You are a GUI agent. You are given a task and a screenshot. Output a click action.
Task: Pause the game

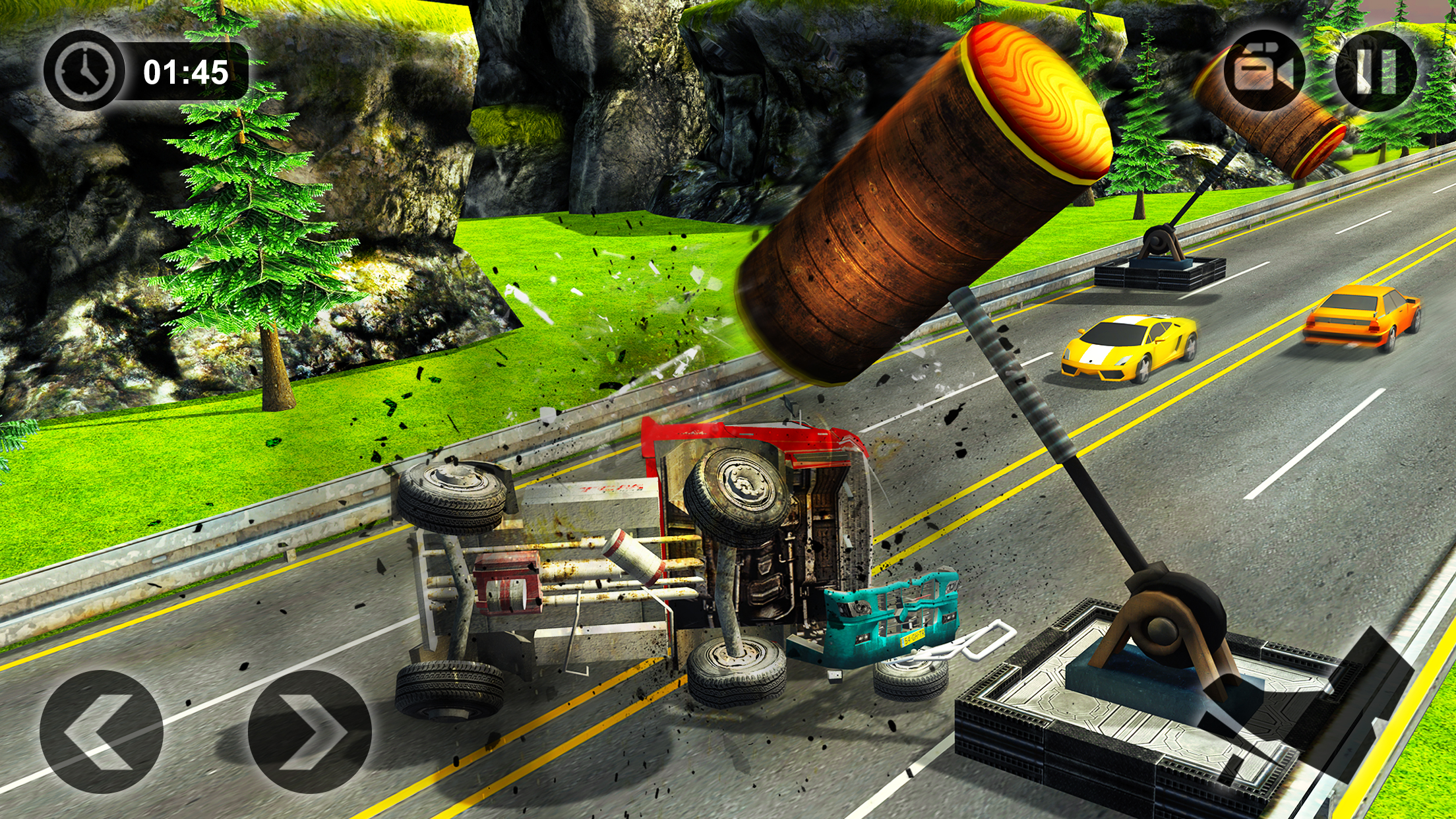tap(1376, 71)
